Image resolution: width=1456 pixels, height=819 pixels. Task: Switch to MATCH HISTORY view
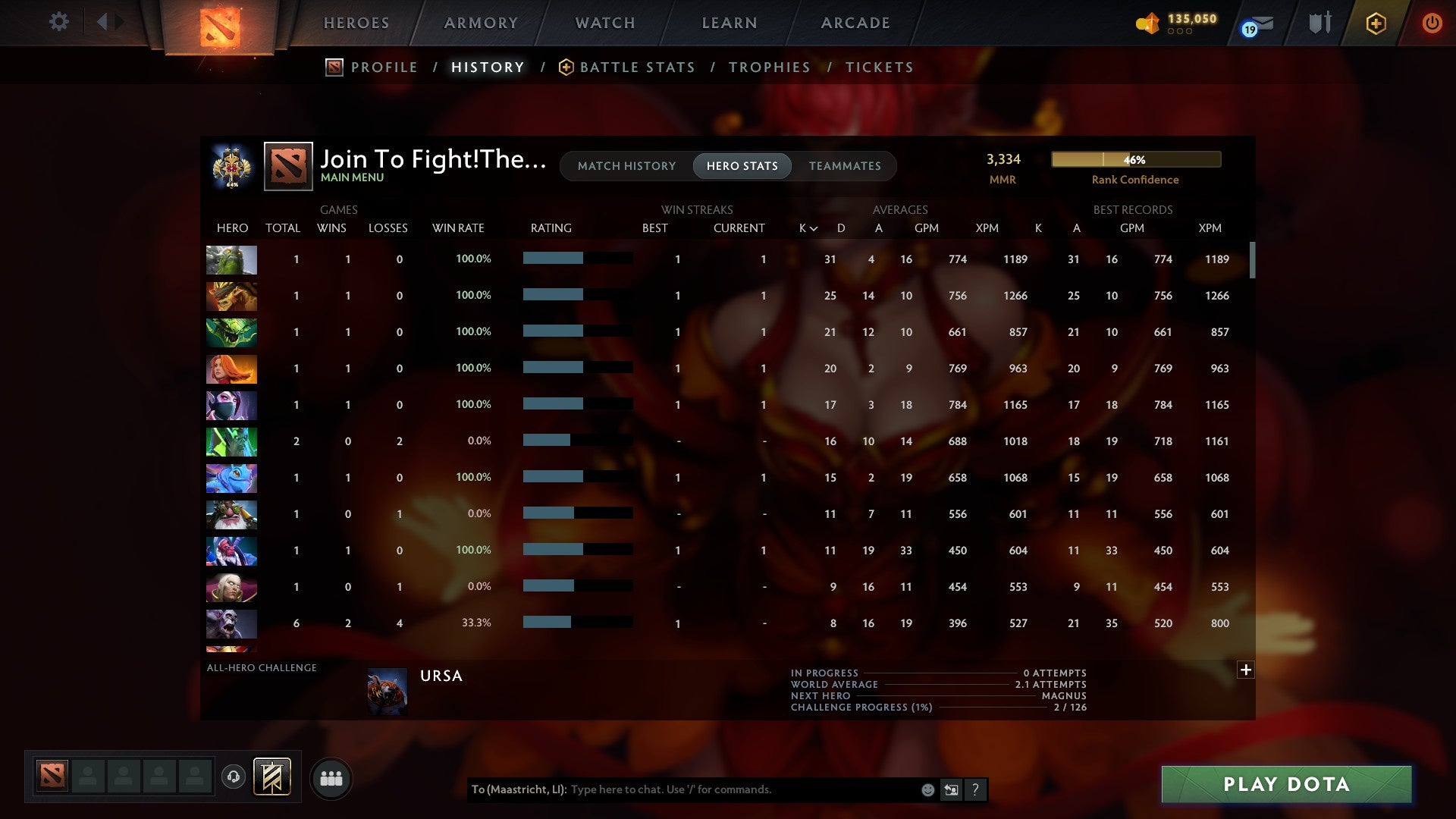point(626,166)
